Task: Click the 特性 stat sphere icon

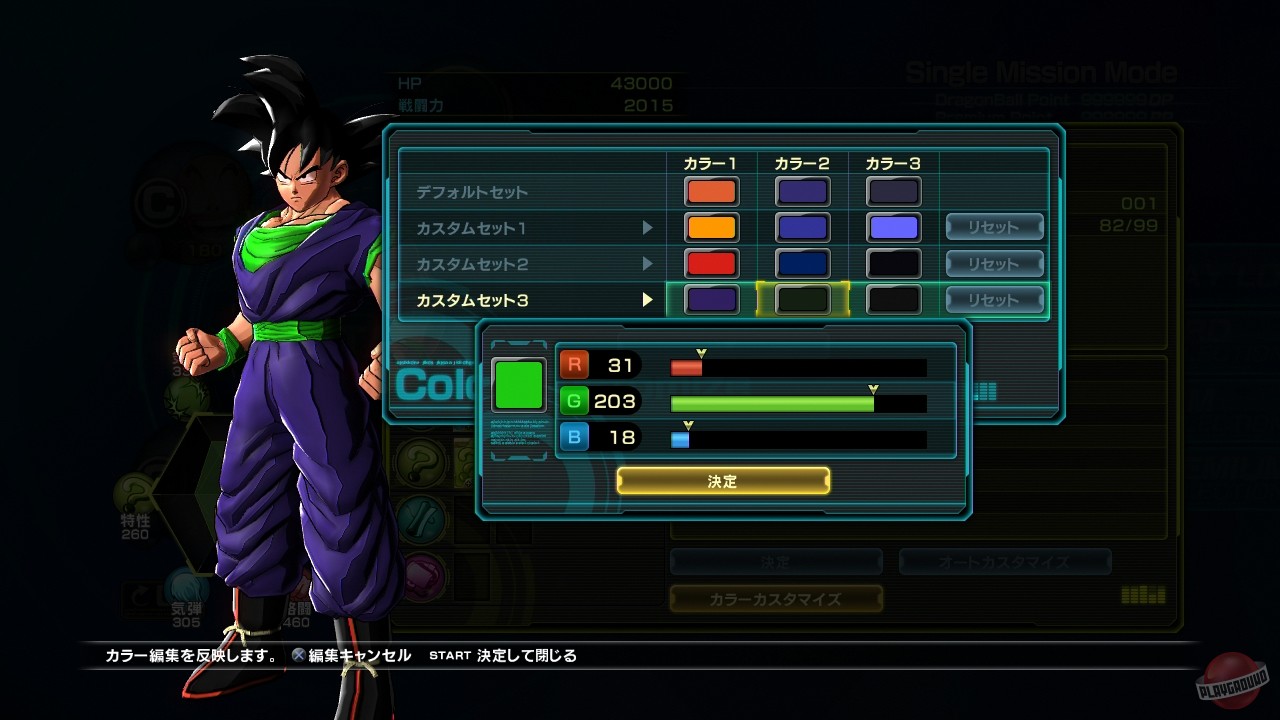Action: point(134,492)
